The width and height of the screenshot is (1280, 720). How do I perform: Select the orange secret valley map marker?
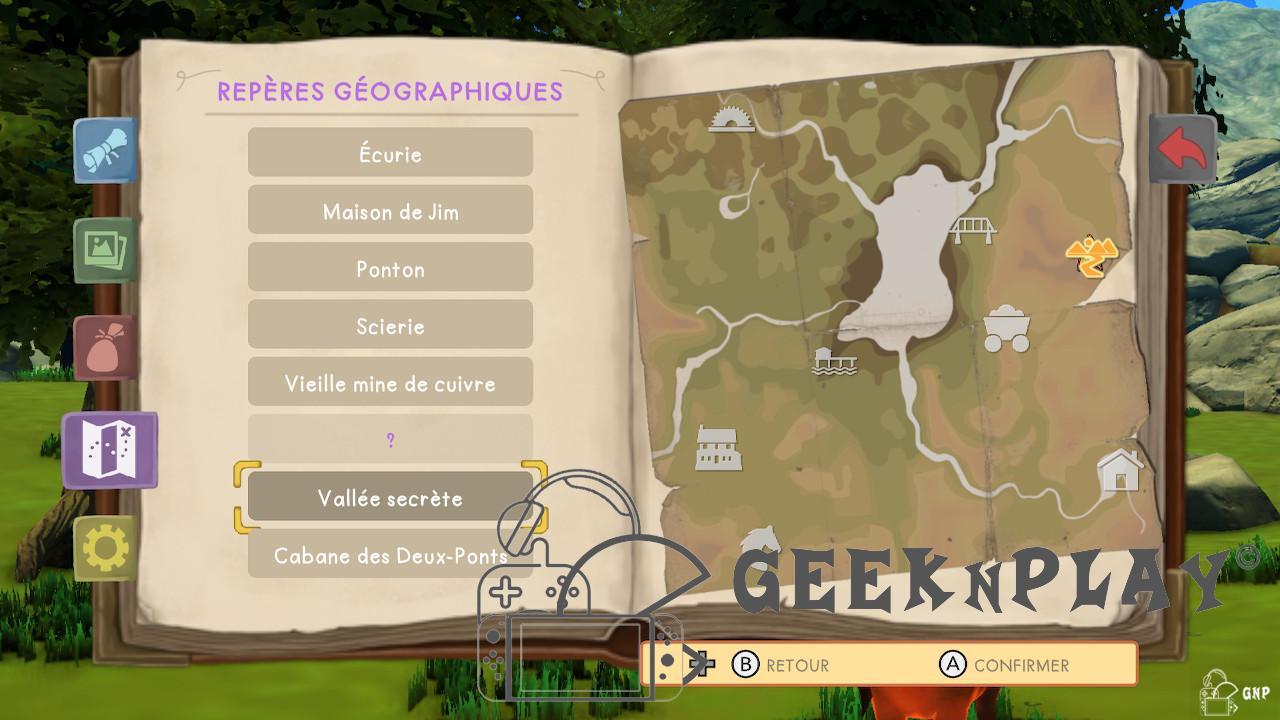[x=1090, y=255]
